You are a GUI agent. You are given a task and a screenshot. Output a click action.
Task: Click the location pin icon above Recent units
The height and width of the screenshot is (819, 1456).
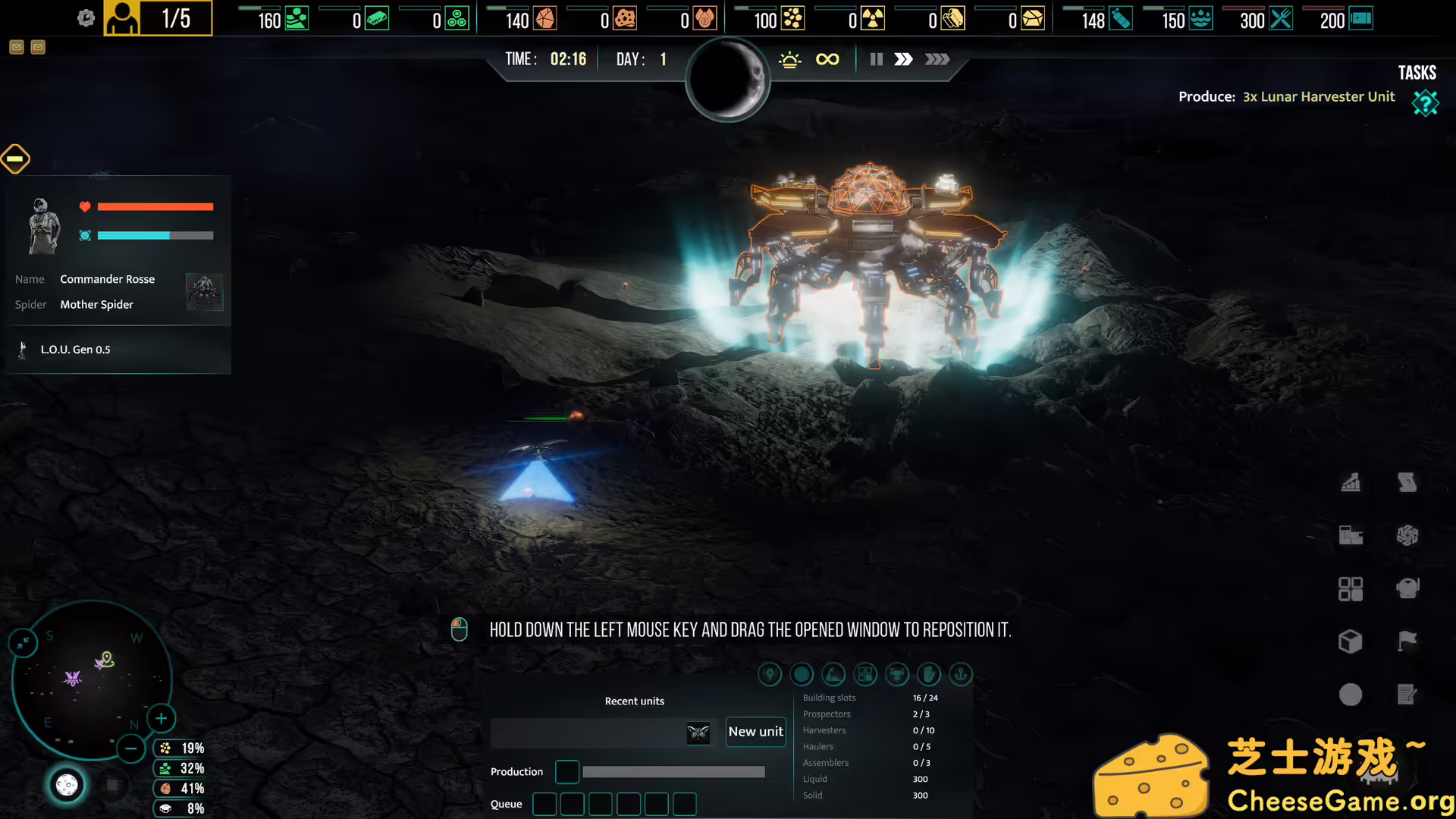[x=770, y=674]
